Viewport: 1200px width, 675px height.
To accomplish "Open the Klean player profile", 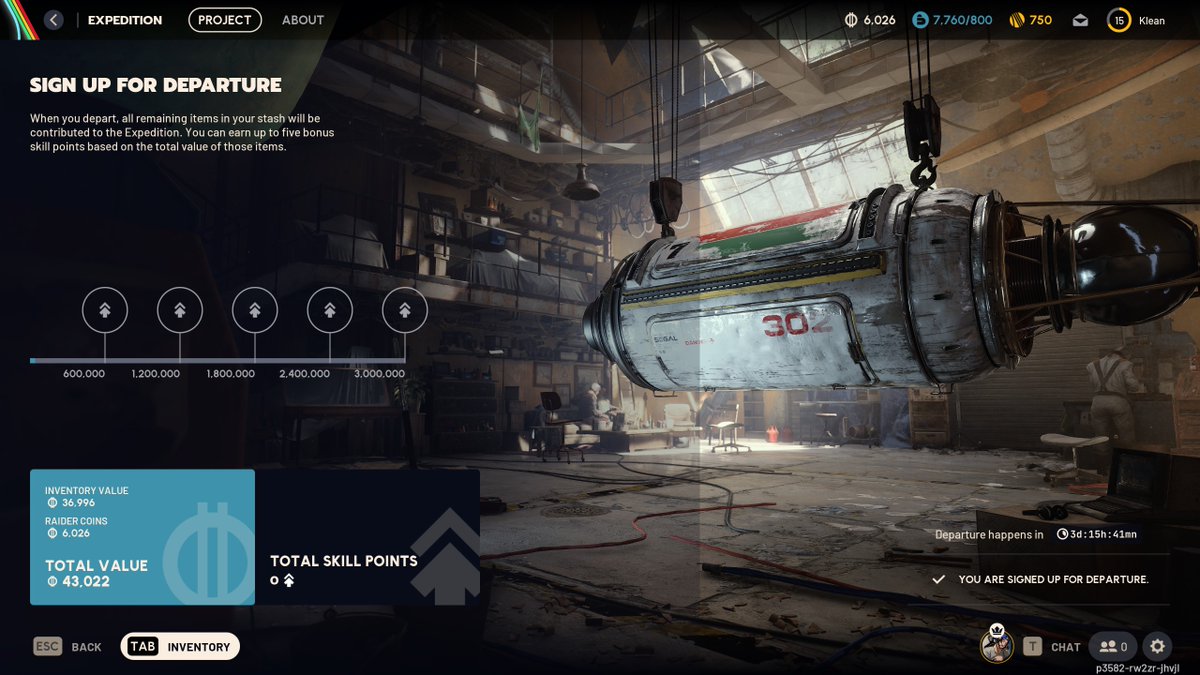I will point(1137,20).
